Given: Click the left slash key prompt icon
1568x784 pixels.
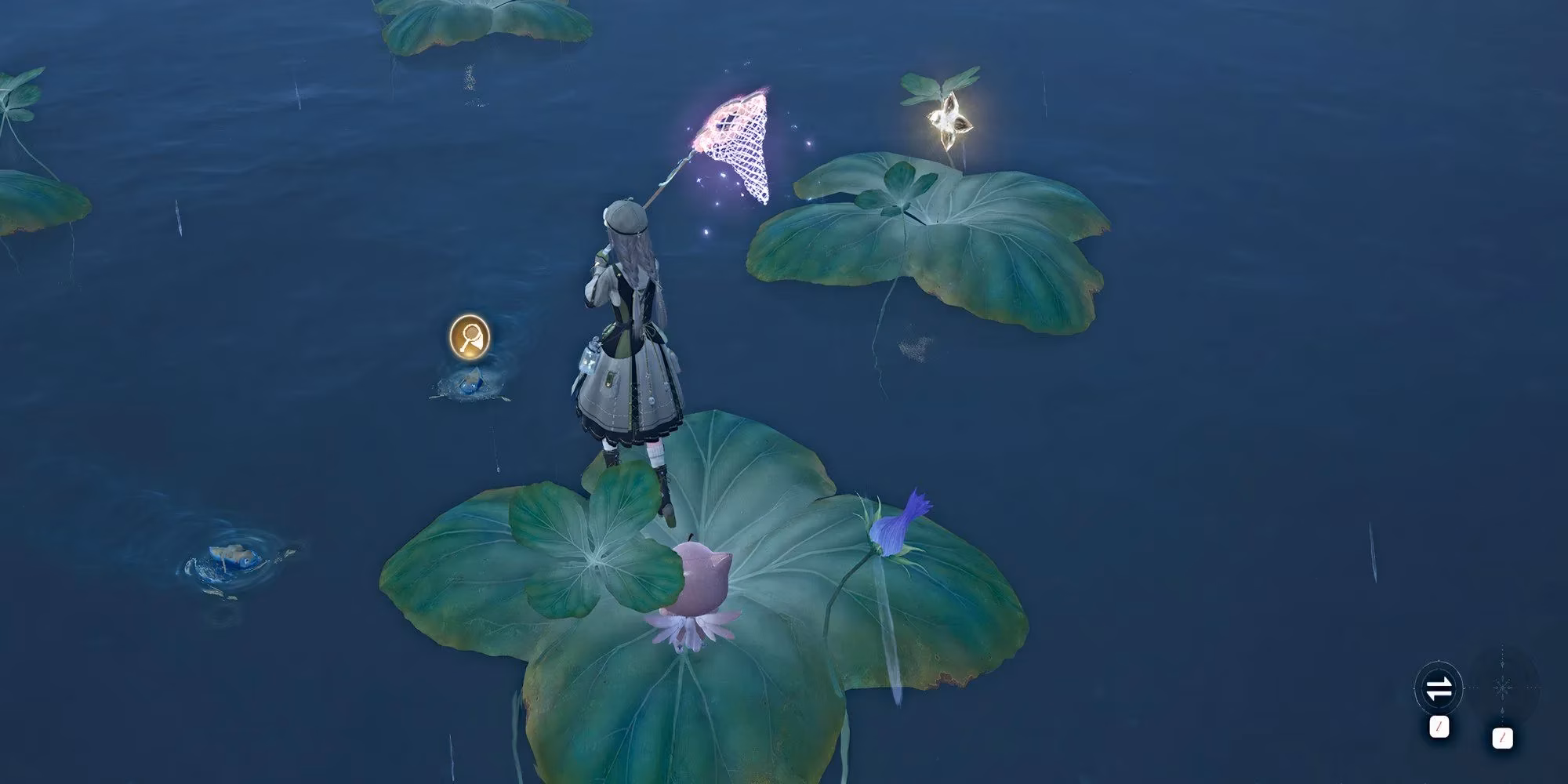Looking at the screenshot, I should pyautogui.click(x=1439, y=728).
